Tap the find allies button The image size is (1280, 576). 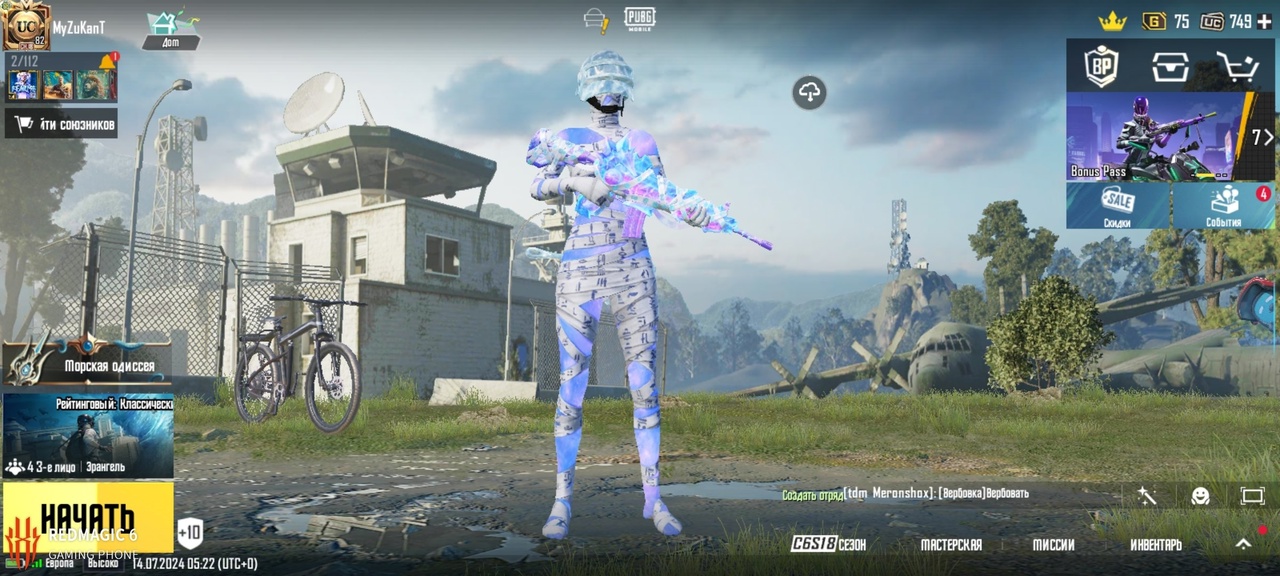coord(62,125)
